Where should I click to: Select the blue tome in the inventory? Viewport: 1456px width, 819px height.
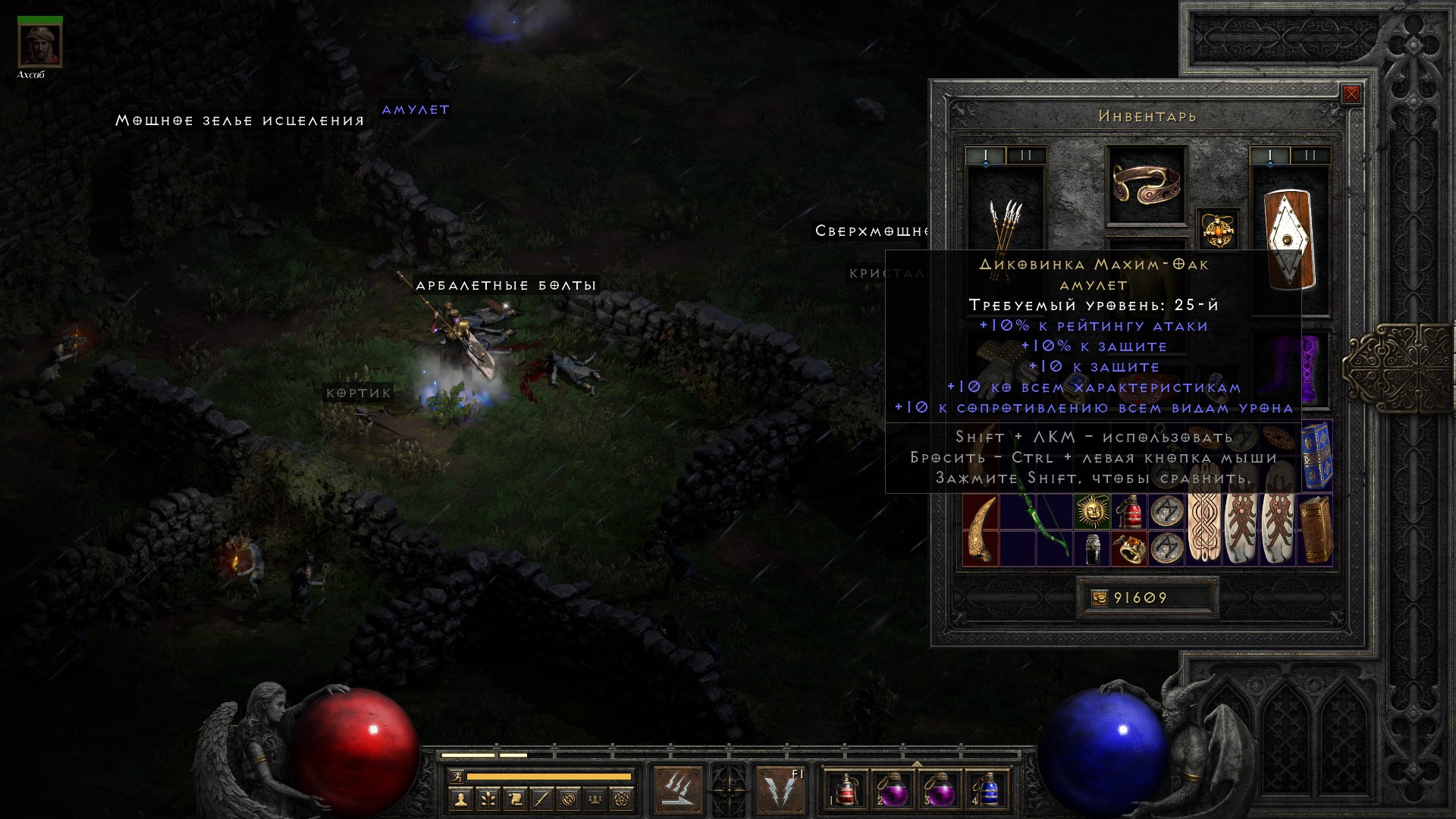(x=1316, y=457)
